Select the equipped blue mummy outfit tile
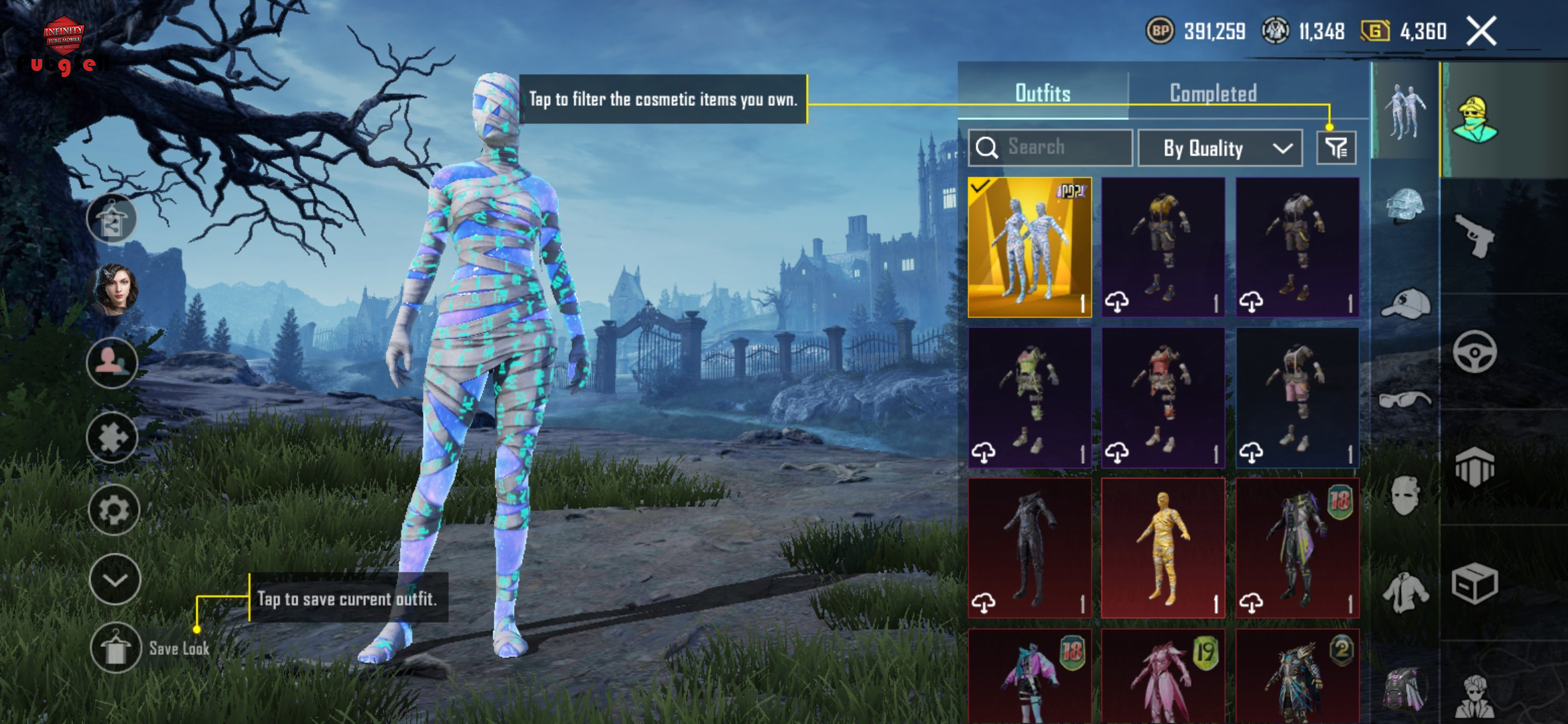This screenshot has width=1568, height=724. [x=1030, y=247]
